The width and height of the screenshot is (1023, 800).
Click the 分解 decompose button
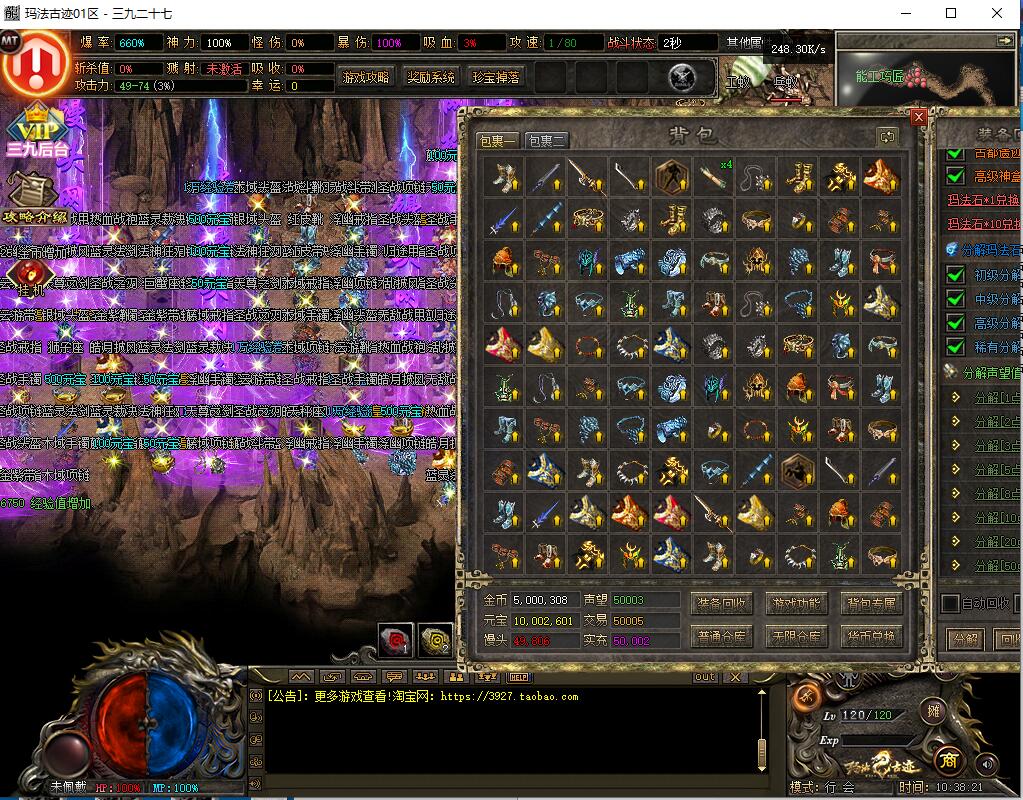[x=965, y=638]
